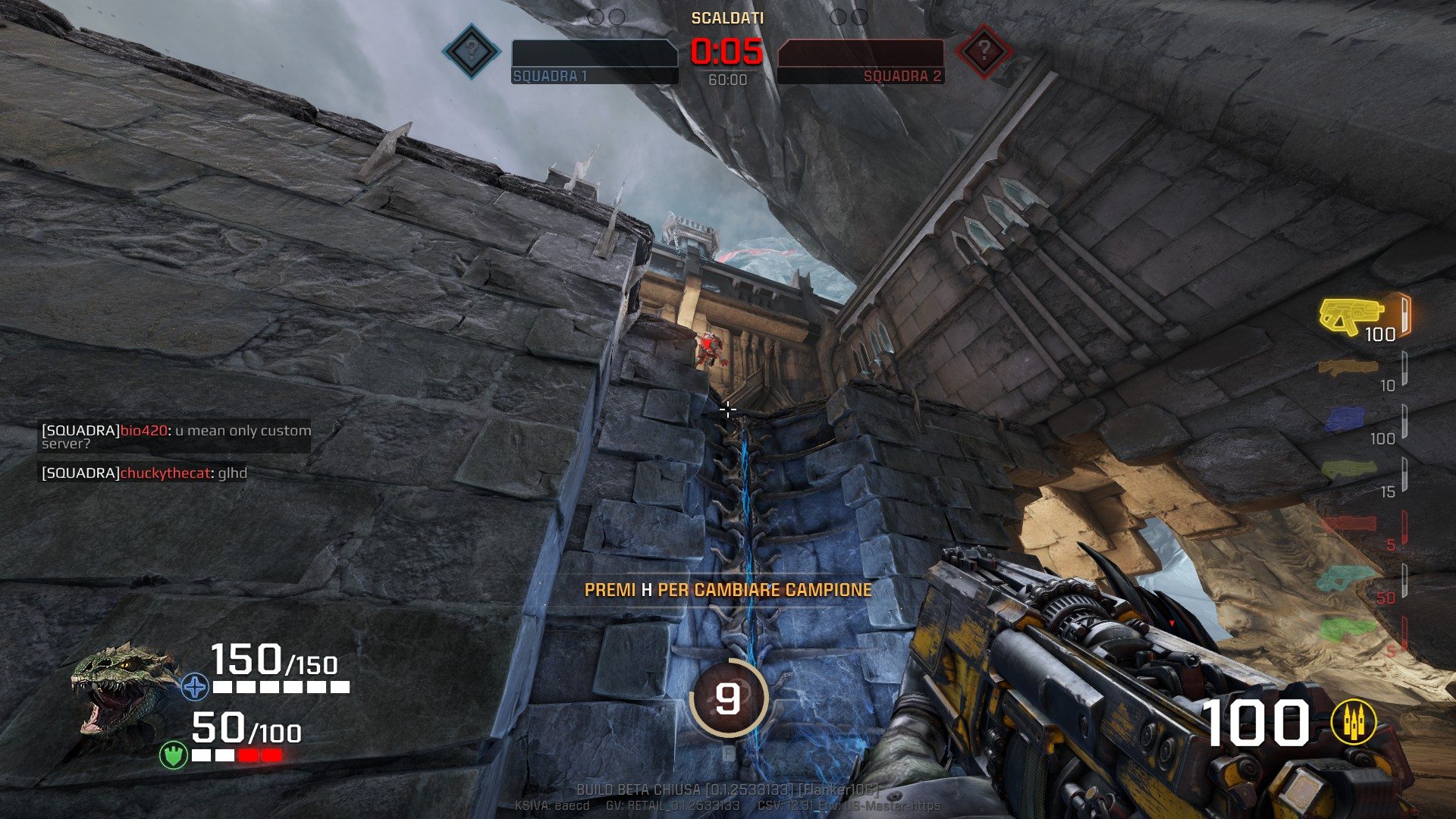Select the olive tri-bolt weapon icon

(x=1349, y=470)
